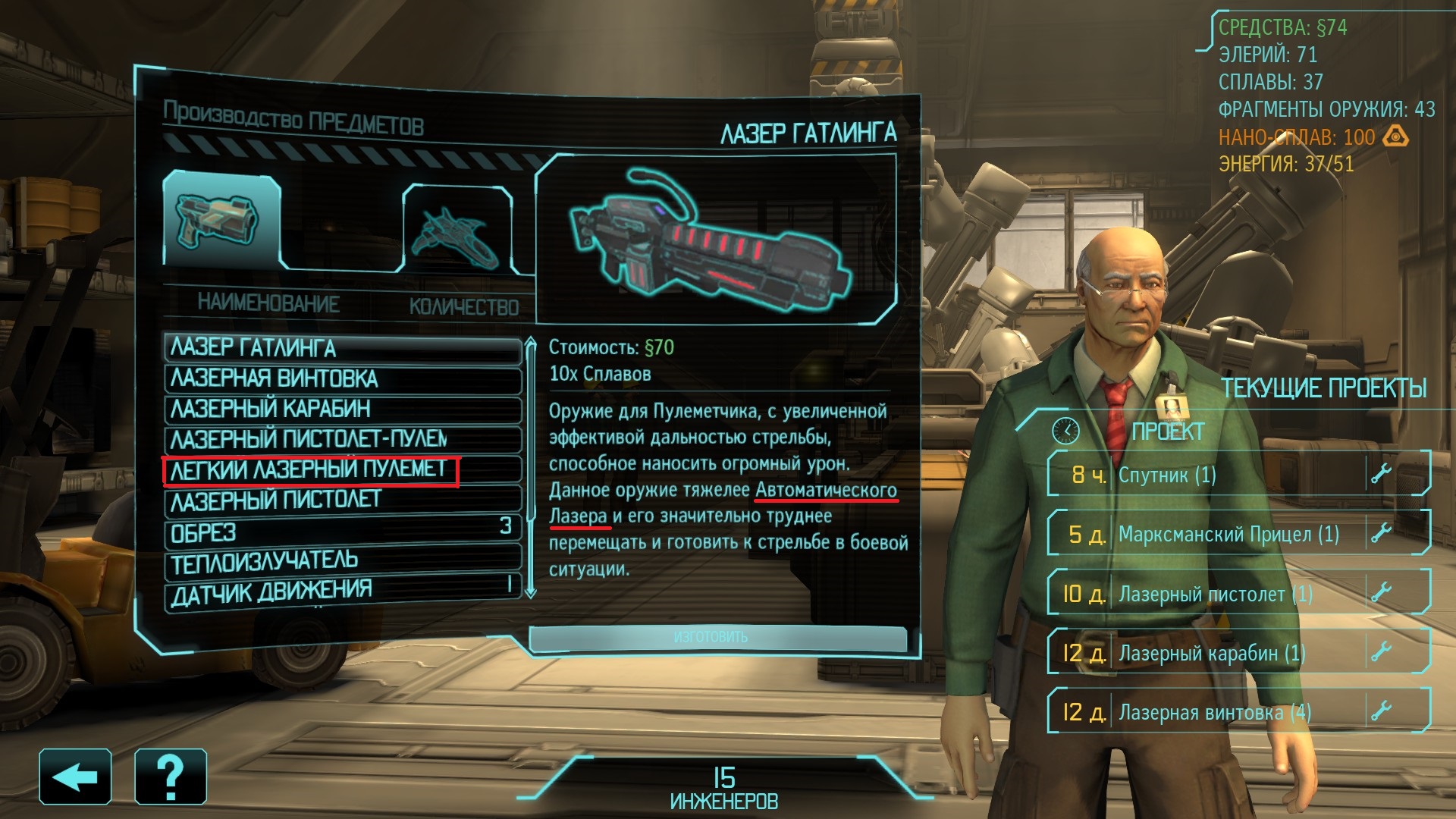Pick the ЛАЗЕРНЫЙ ПИСТОЛЕТ-ПУЛЕМЕТ row
This screenshot has height=819, width=1456.
[x=343, y=439]
